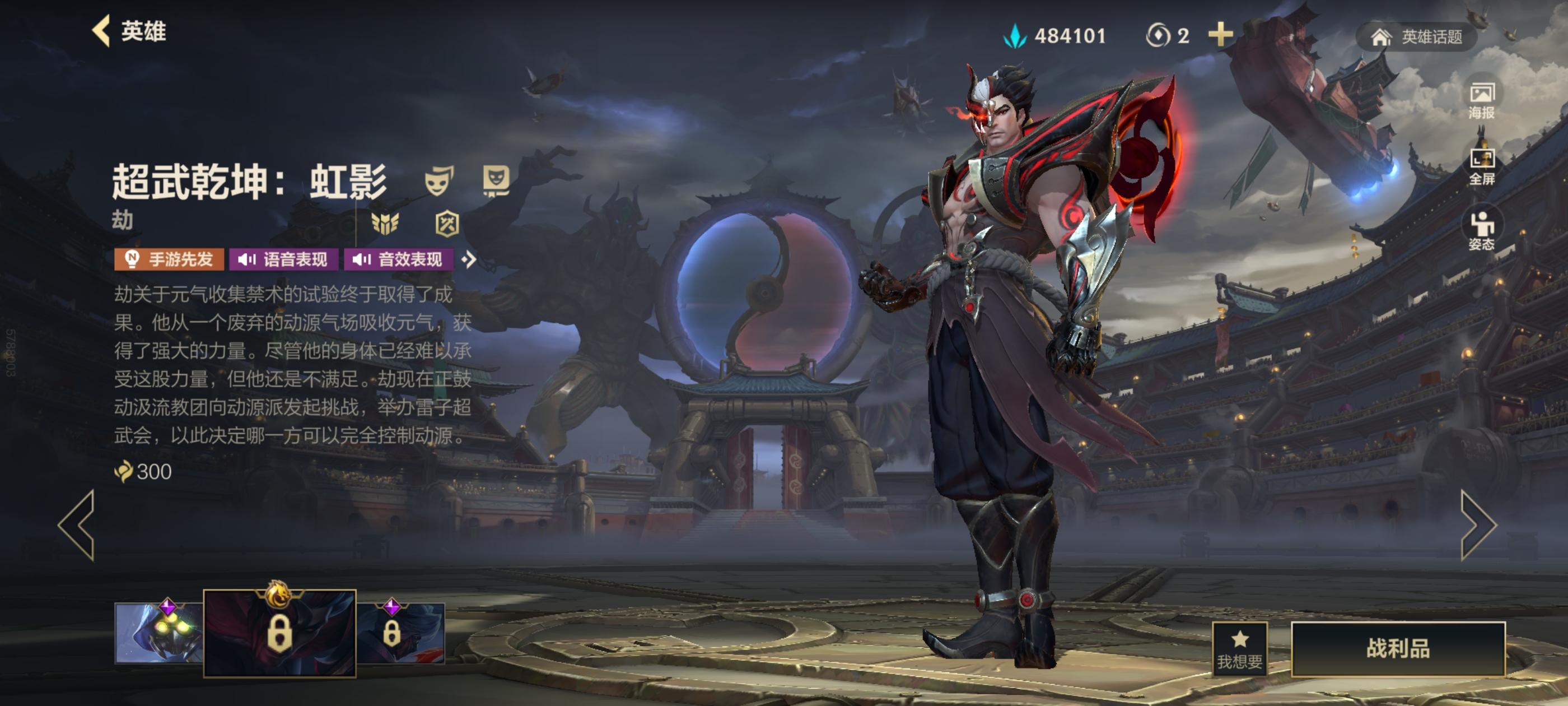Click the 手游先发 tag

click(x=169, y=259)
